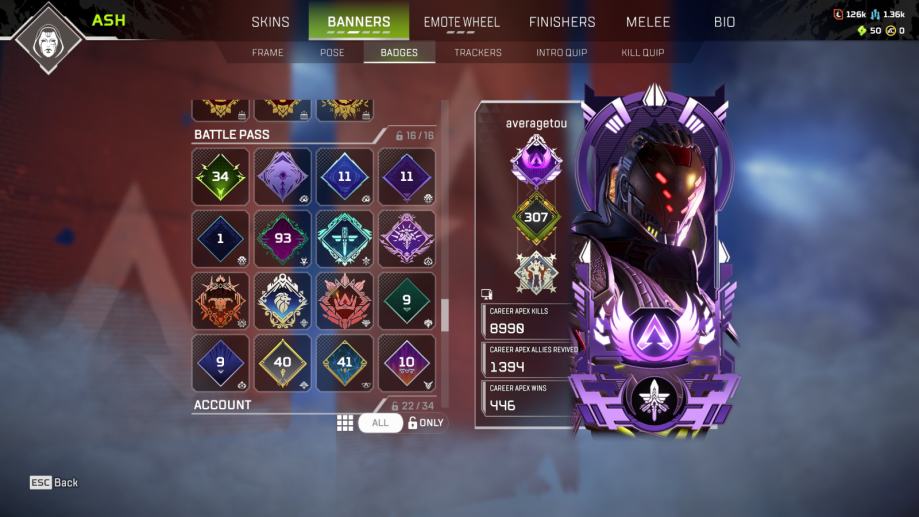Viewport: 919px width, 517px height.
Task: Pick the magenta 93 battle pass badge
Action: coord(283,239)
